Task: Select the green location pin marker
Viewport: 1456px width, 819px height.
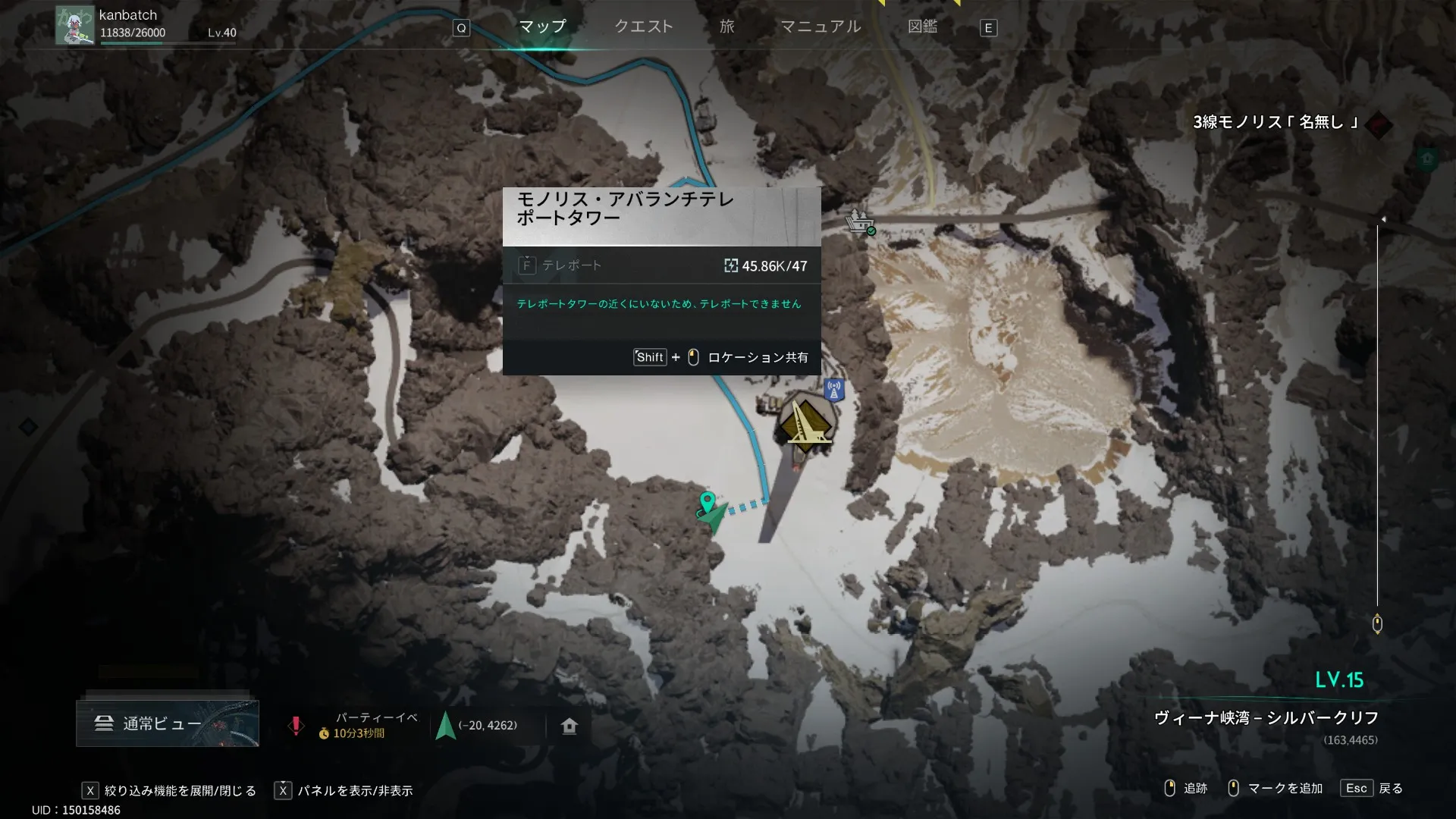Action: pos(707,501)
